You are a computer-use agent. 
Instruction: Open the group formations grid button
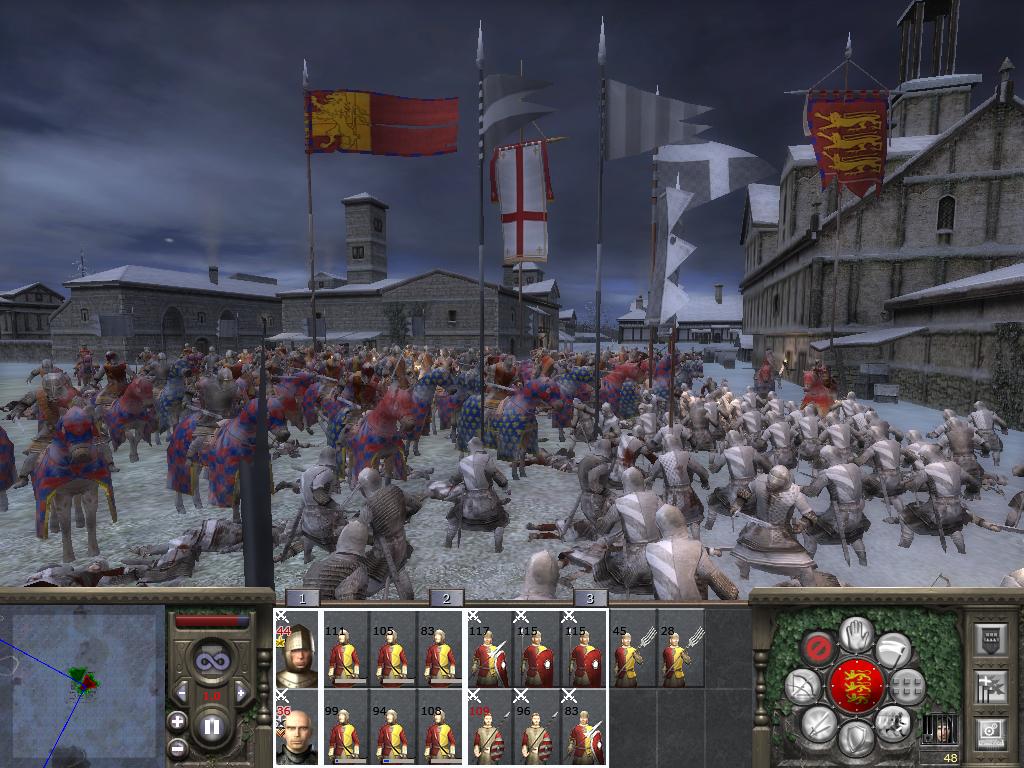pos(906,686)
